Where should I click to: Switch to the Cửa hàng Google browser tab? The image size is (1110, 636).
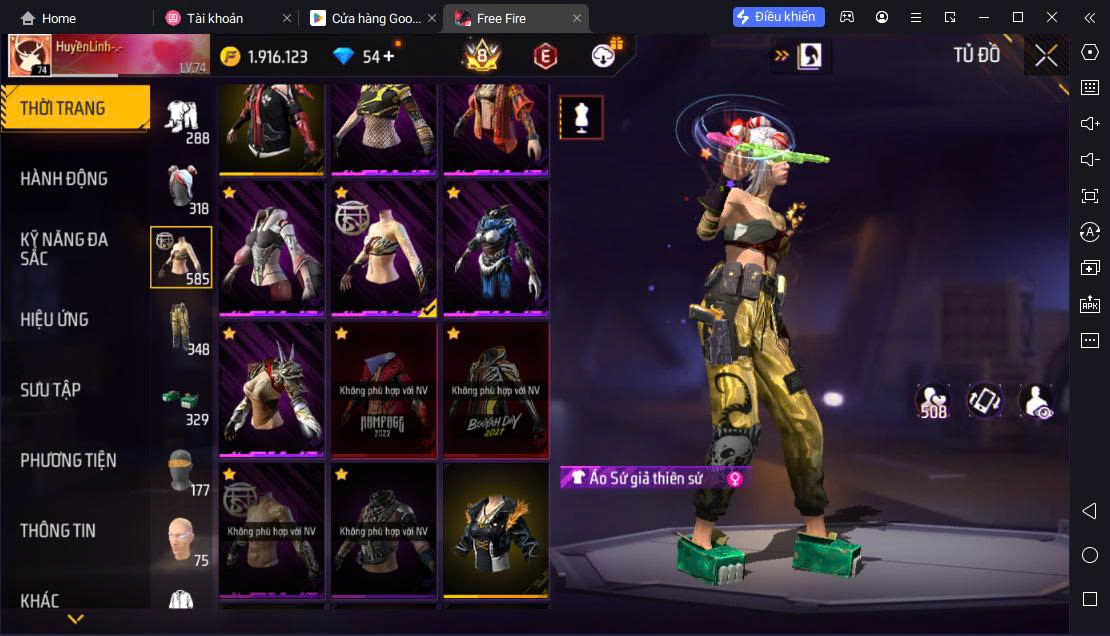click(x=368, y=18)
